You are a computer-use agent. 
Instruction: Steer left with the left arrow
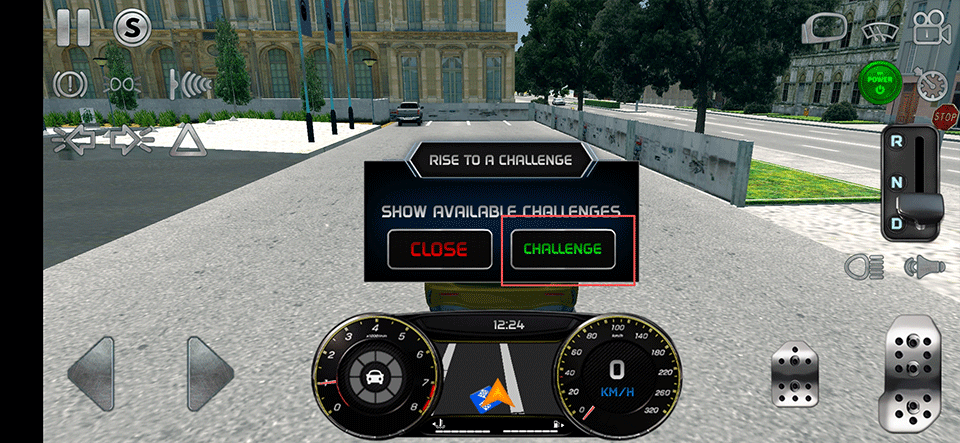point(91,373)
